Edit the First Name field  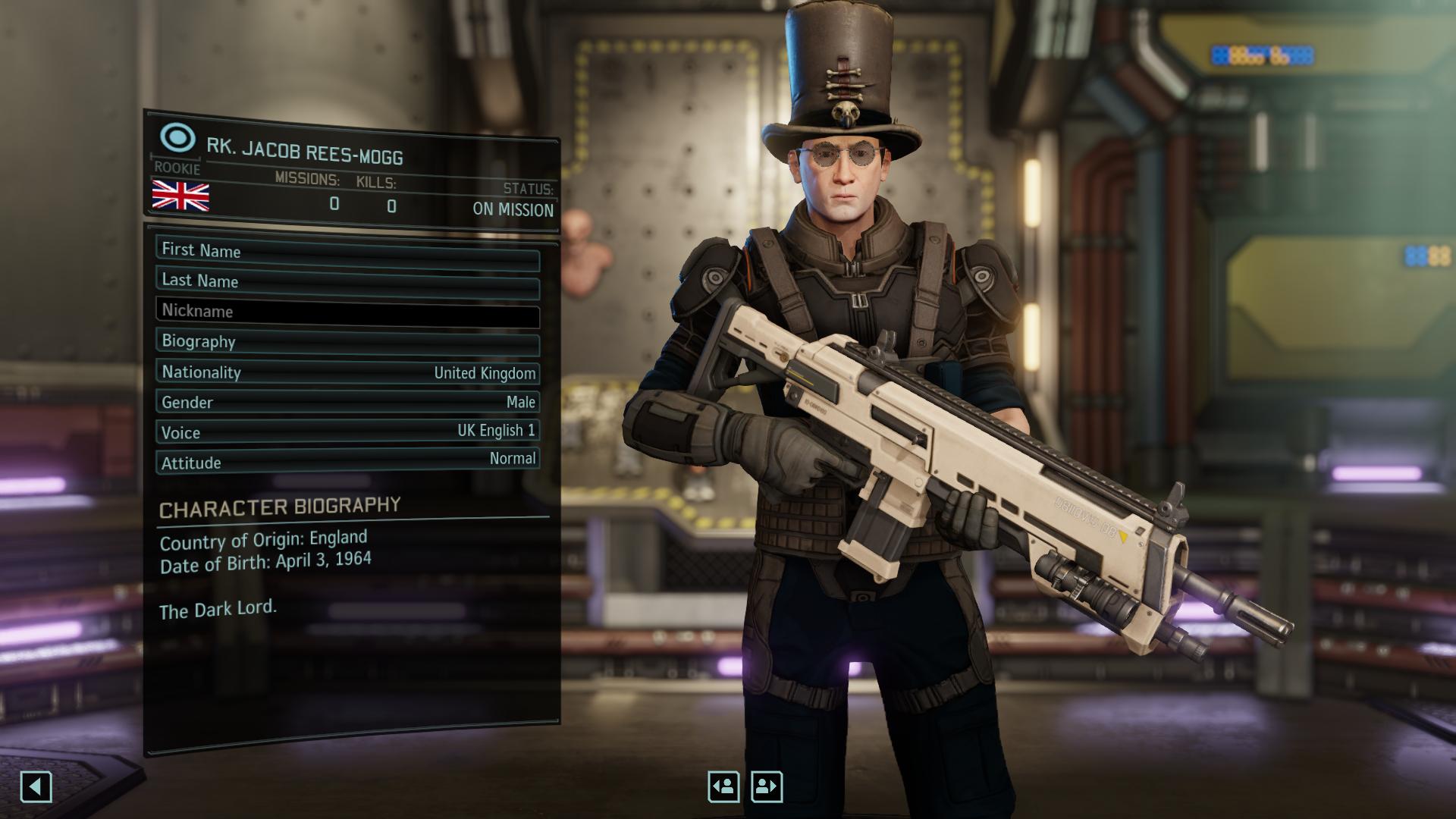coord(347,251)
